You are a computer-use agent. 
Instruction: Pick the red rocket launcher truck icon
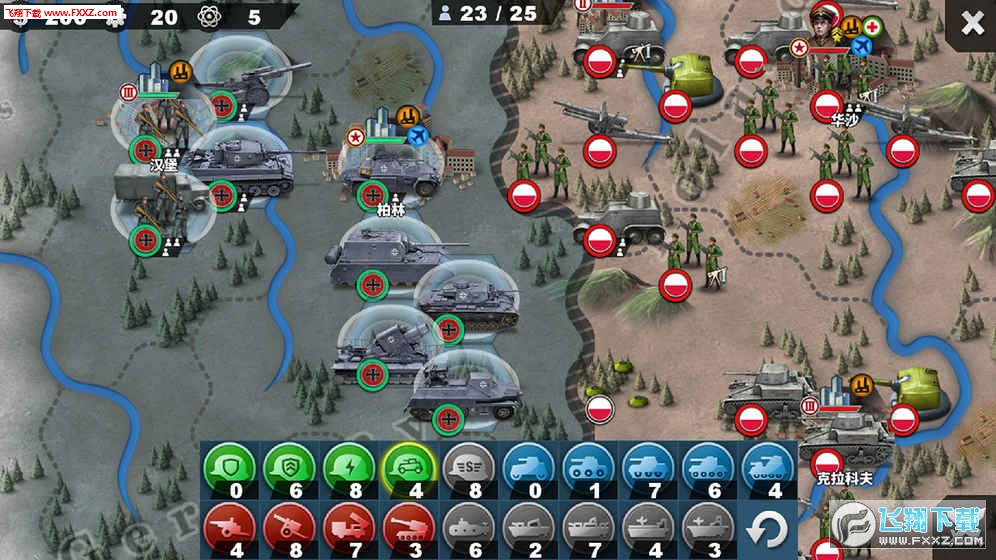coord(349,527)
